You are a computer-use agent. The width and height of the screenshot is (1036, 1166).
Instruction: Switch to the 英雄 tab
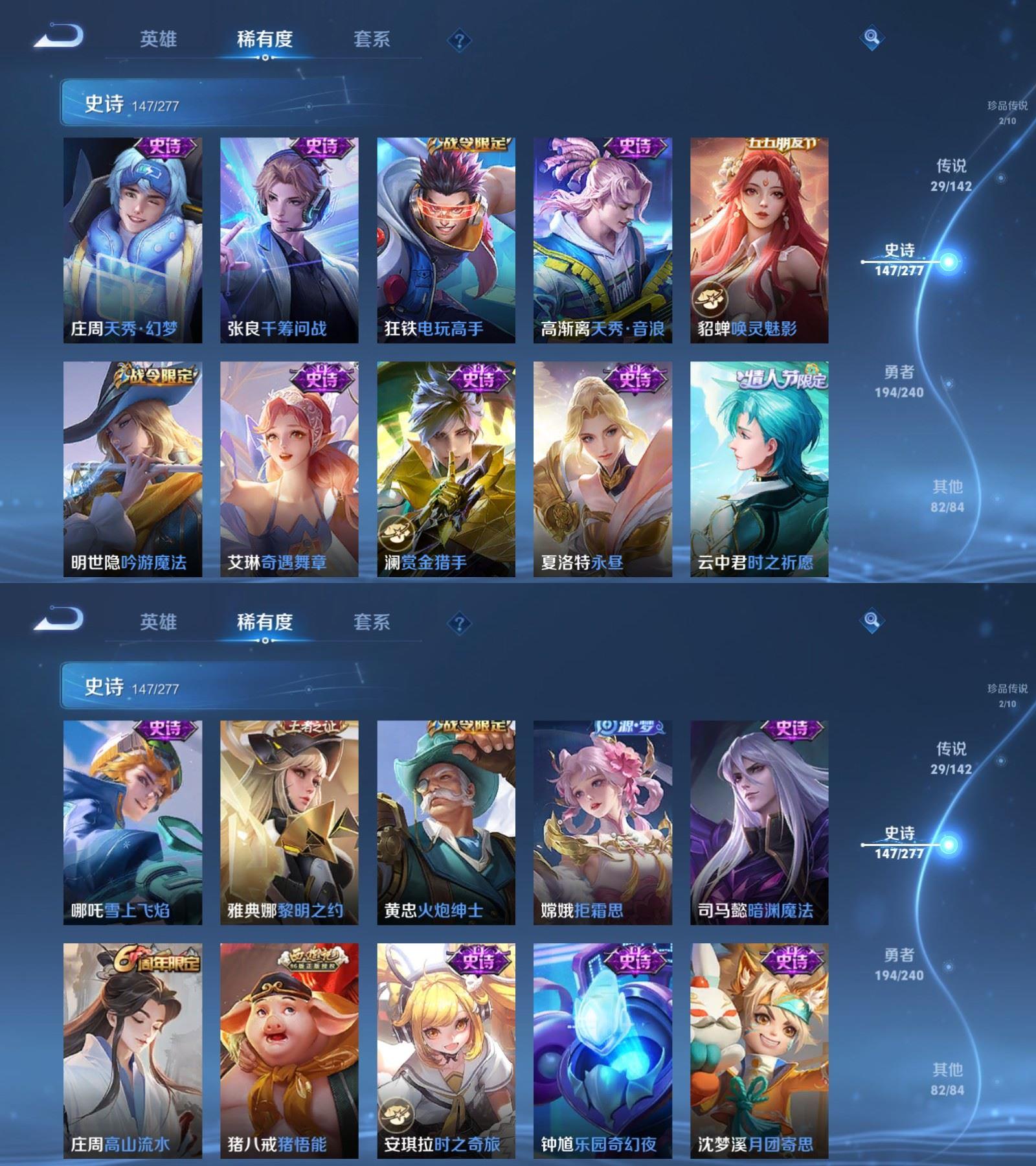(x=158, y=39)
